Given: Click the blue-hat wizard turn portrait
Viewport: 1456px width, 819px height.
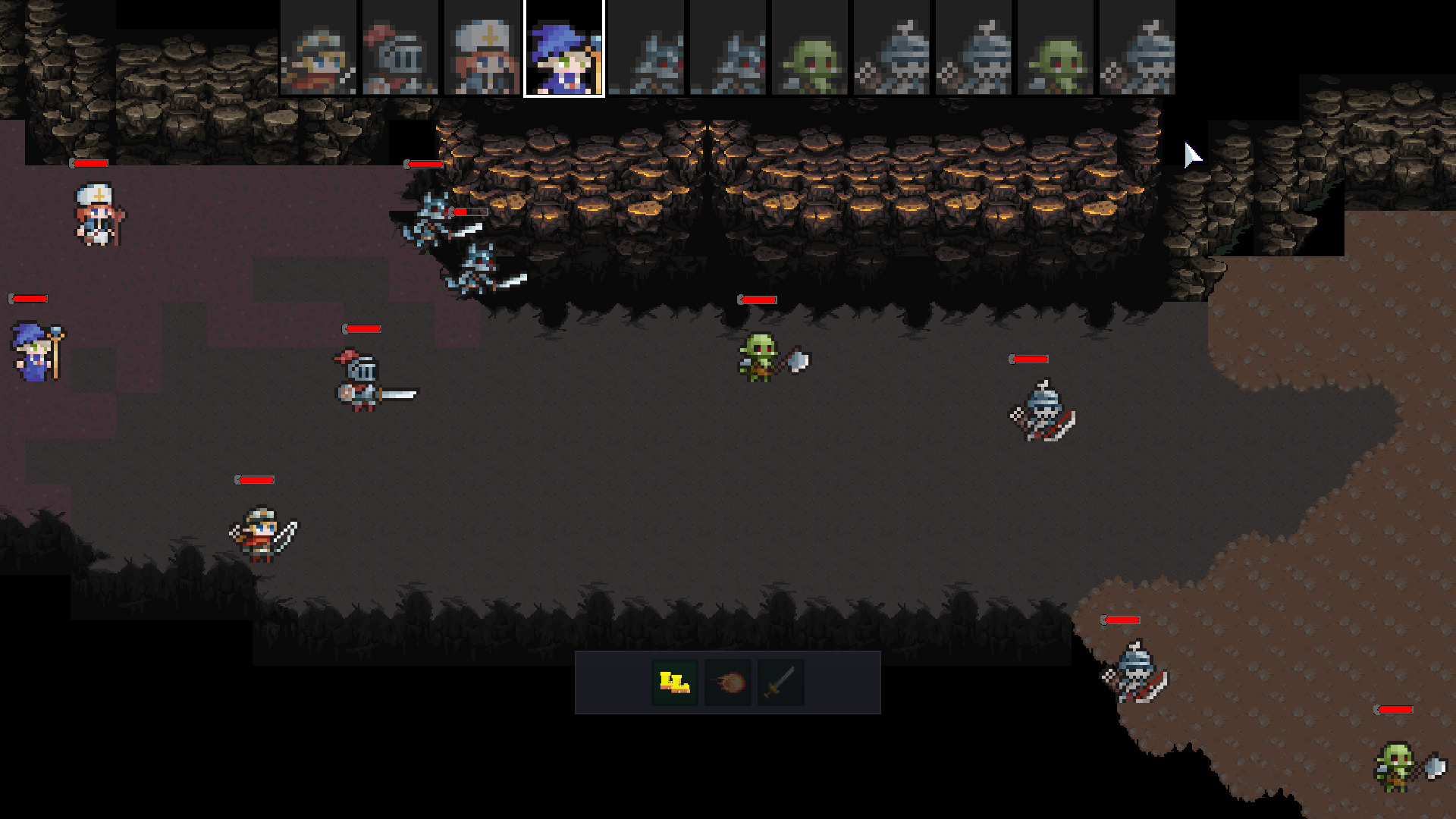Looking at the screenshot, I should tap(564, 49).
